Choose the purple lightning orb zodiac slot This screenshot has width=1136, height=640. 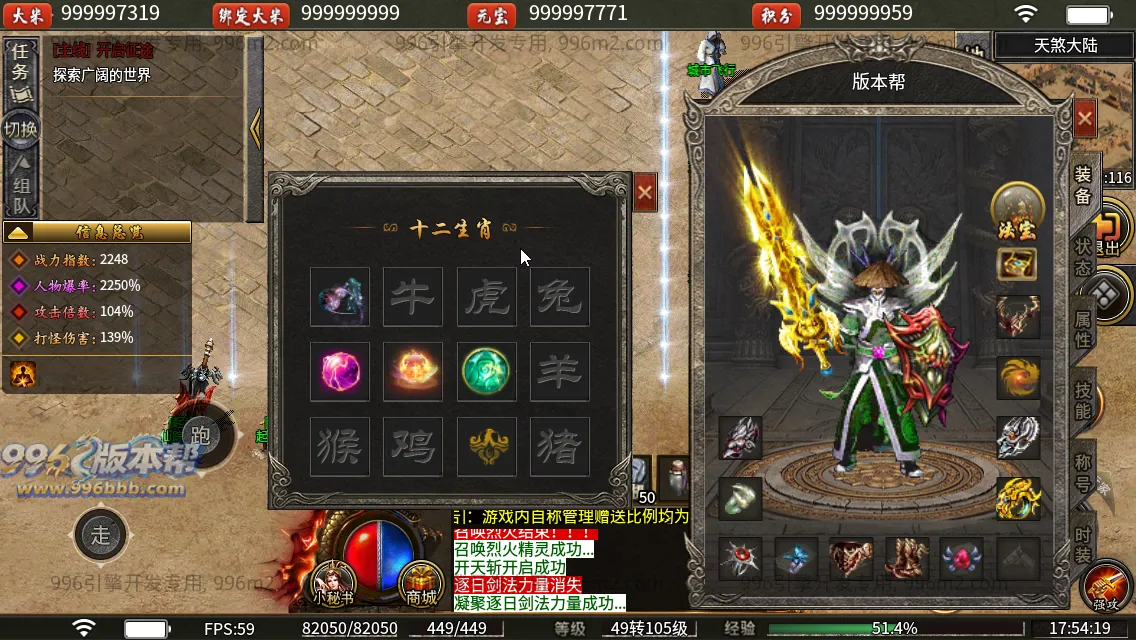(x=340, y=371)
